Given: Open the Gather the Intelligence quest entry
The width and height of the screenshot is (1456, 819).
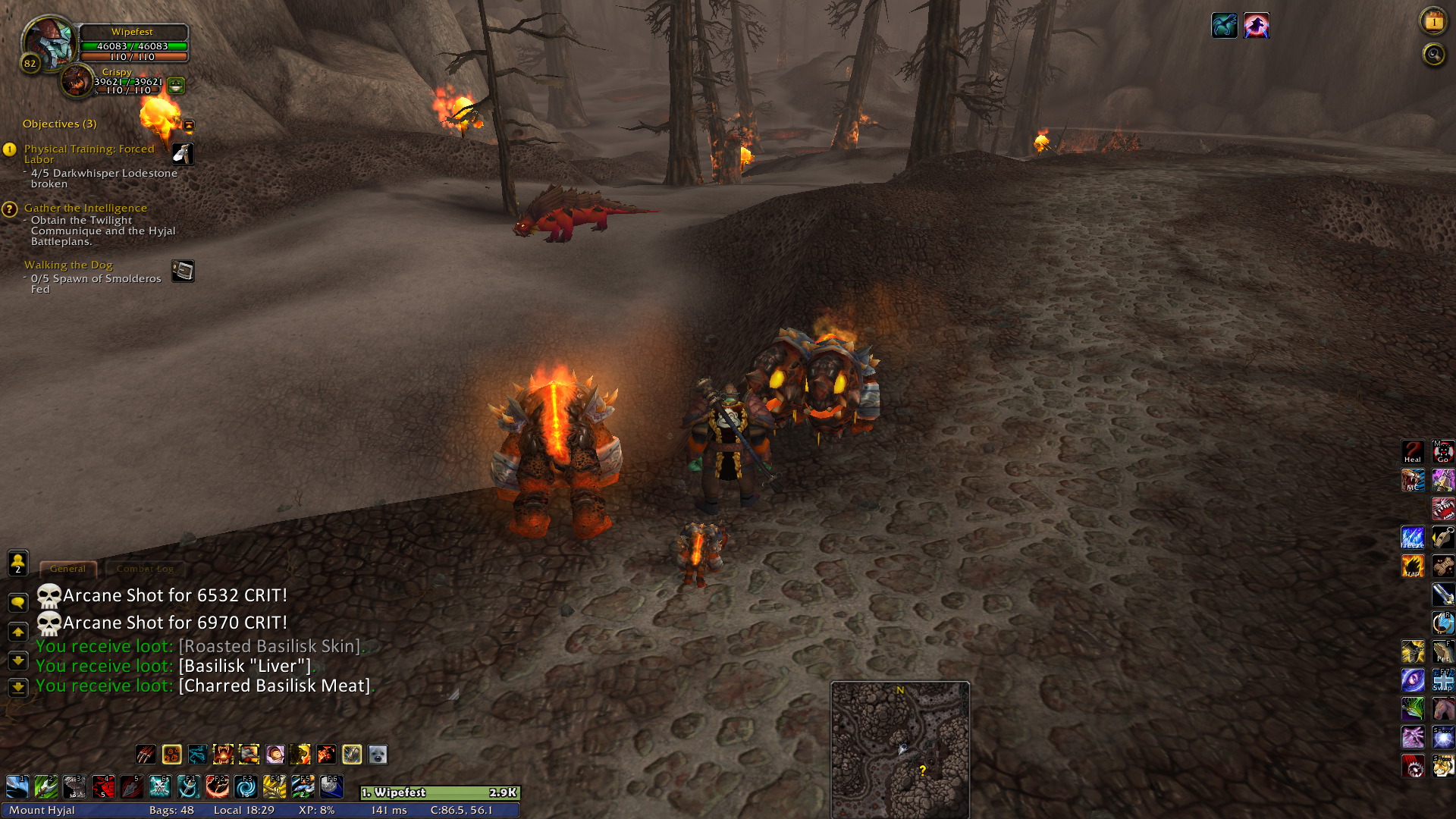Looking at the screenshot, I should [85, 208].
